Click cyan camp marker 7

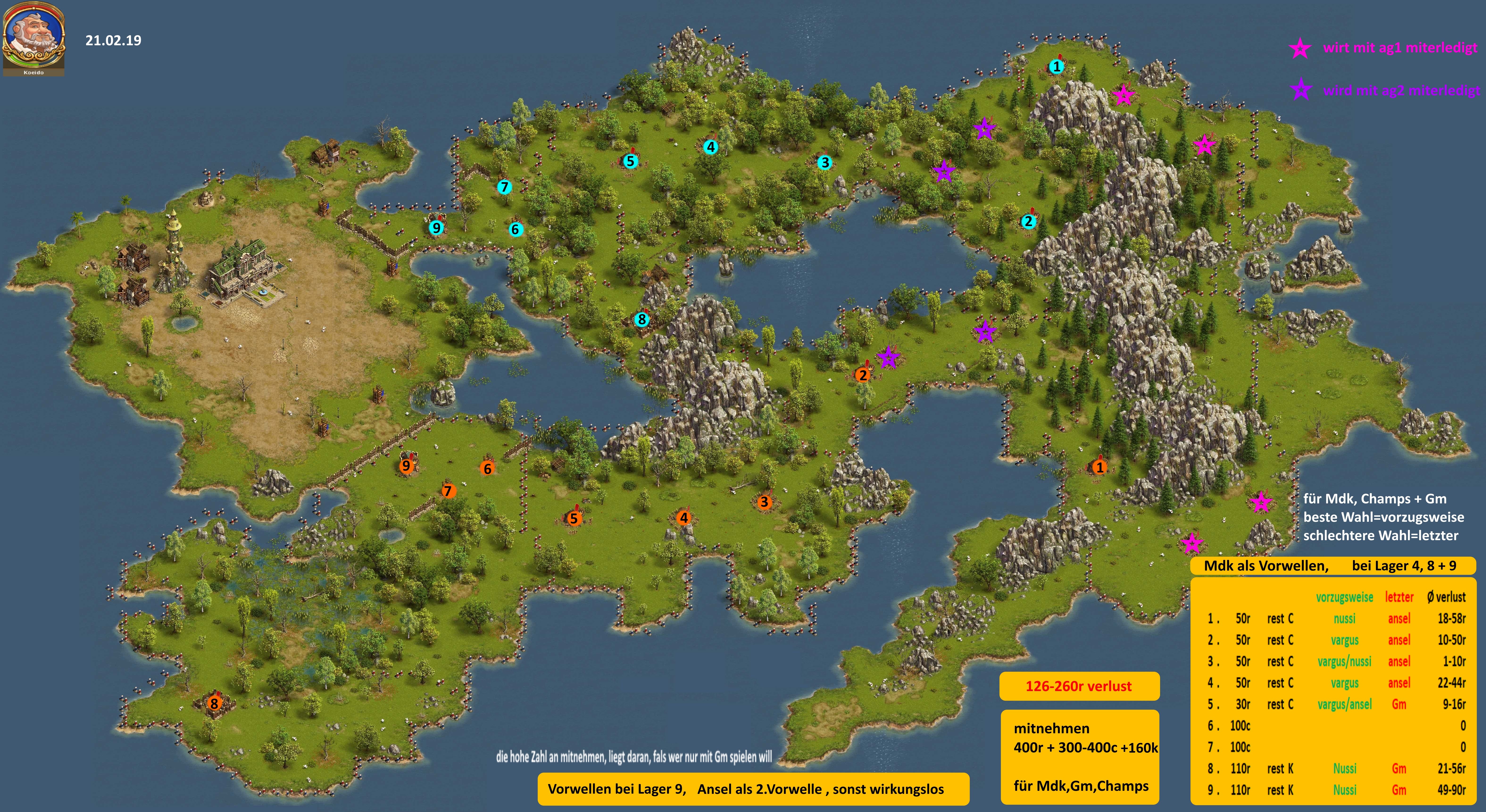[504, 187]
